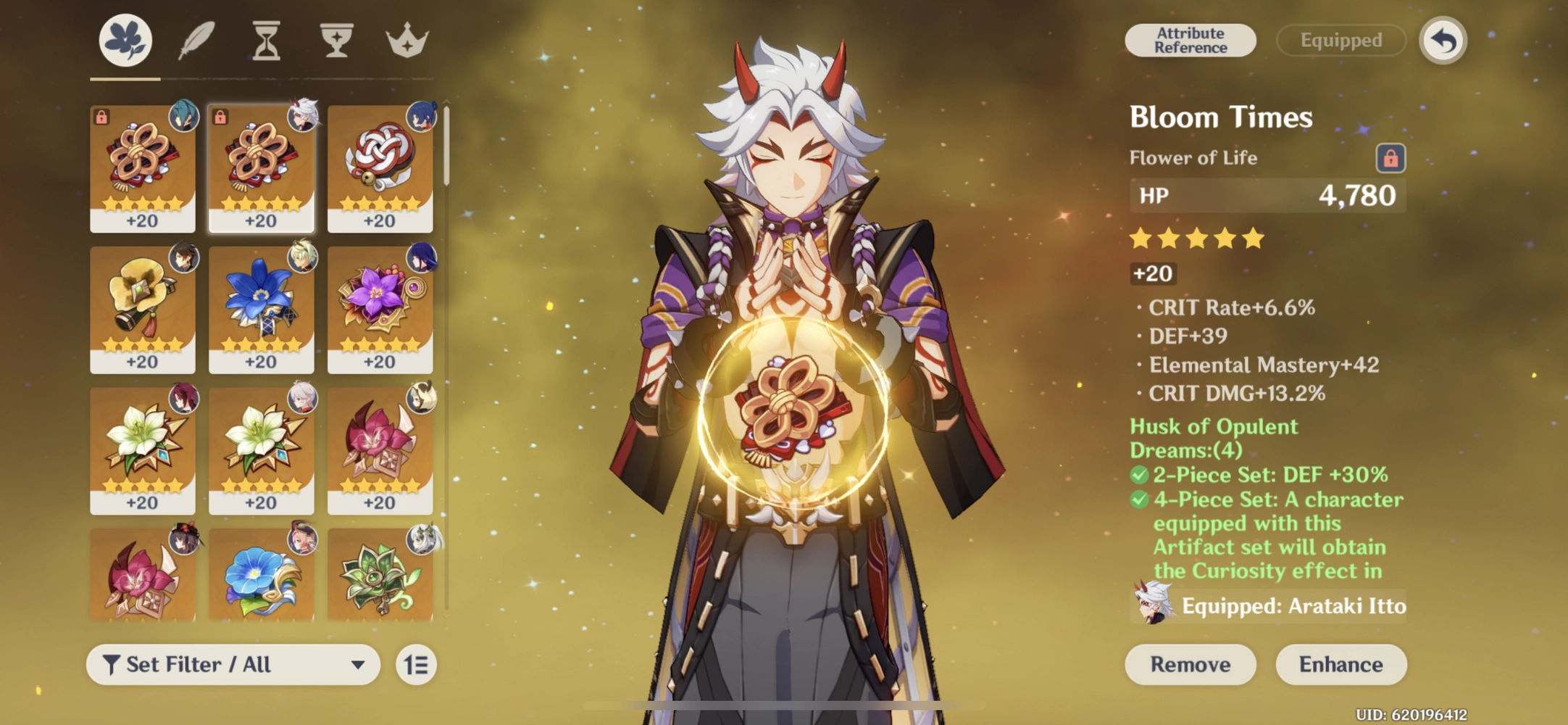
Task: Open the Set Filter / All dropdown
Action: [232, 664]
